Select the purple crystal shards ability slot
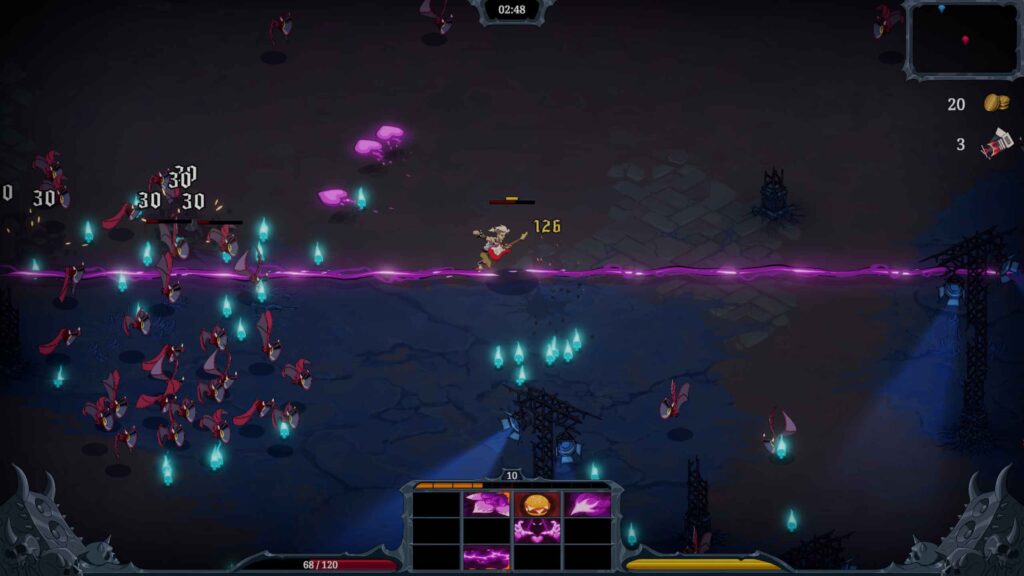Screen dimensions: 1024x576 click(x=487, y=505)
